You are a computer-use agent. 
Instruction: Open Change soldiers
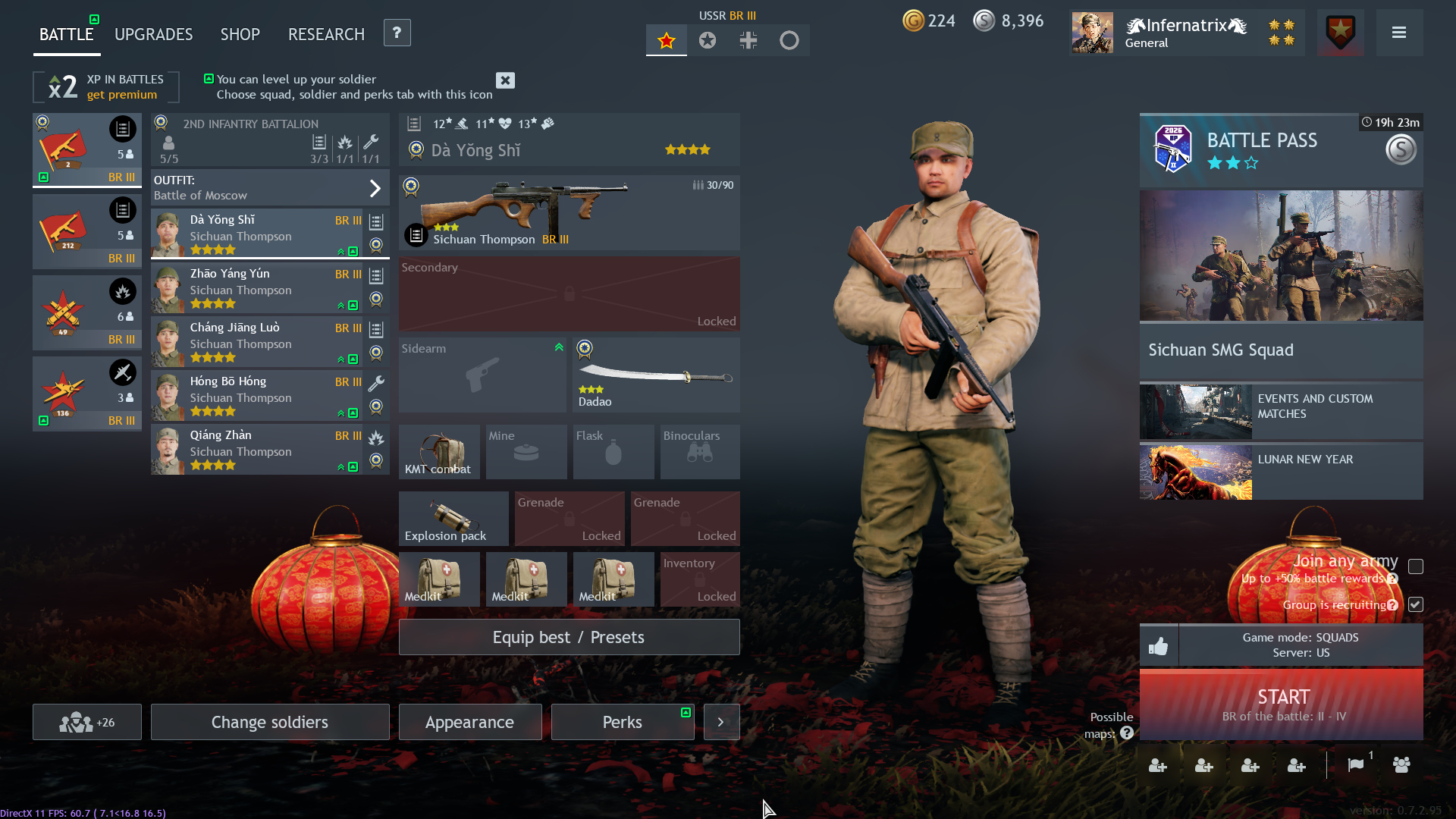click(x=270, y=722)
